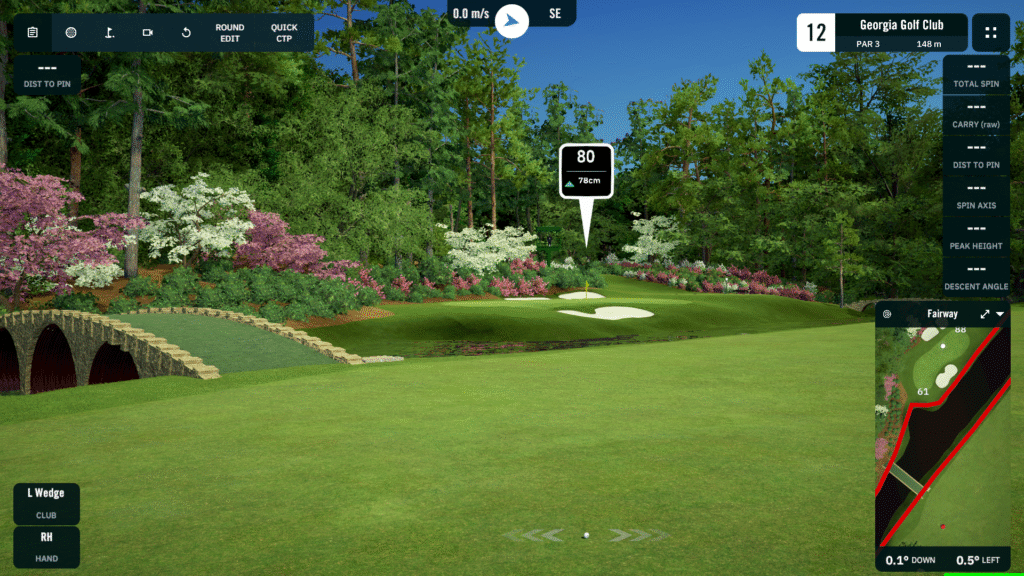Screen dimensions: 1024x576
Task: Open the four-dot menu beside the course name
Action: [x=990, y=32]
